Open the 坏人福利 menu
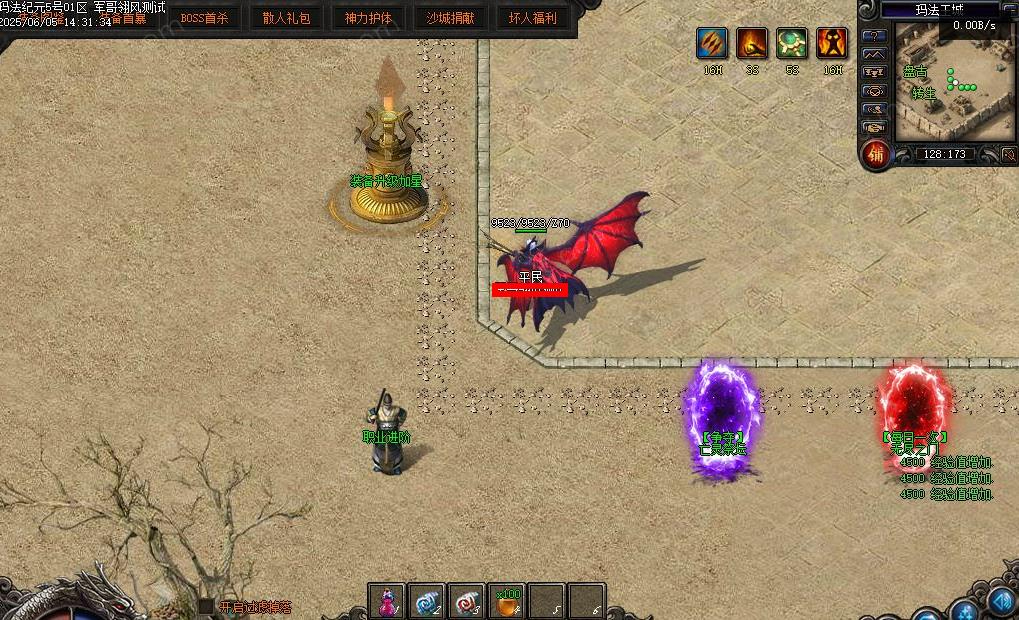This screenshot has height=620, width=1019. point(532,18)
